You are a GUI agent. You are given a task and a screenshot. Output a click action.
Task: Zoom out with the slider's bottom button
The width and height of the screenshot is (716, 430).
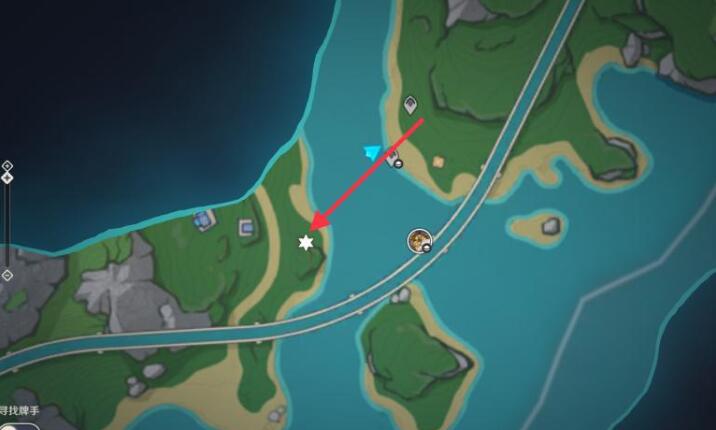7,275
